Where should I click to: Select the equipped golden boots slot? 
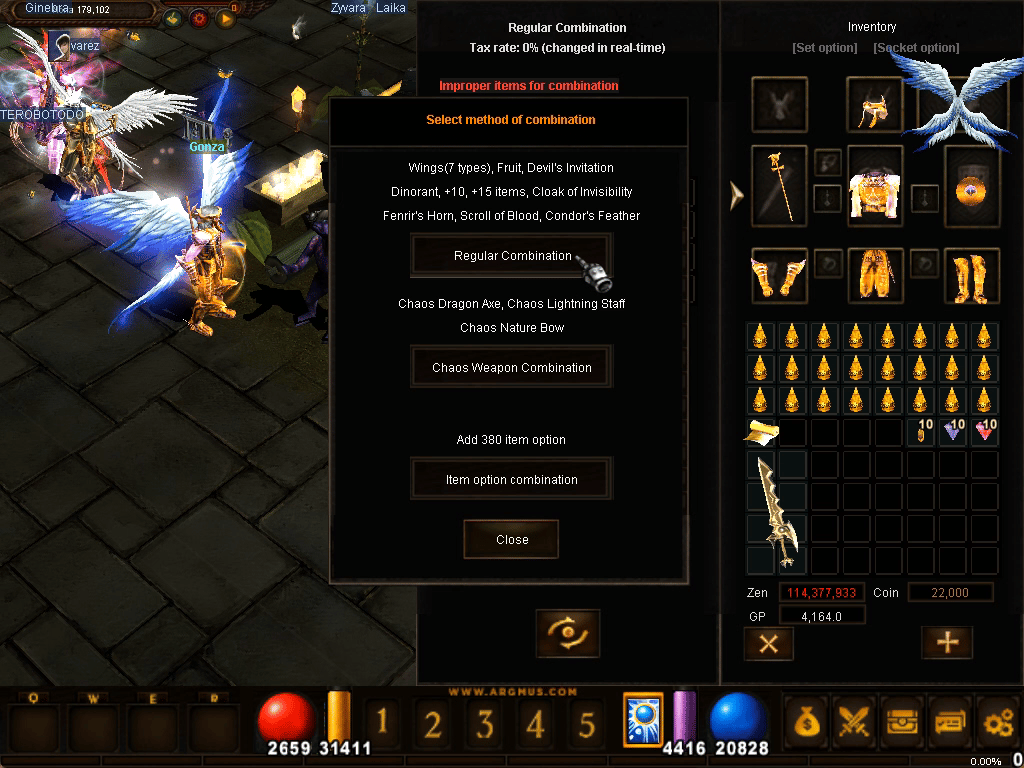tap(971, 275)
